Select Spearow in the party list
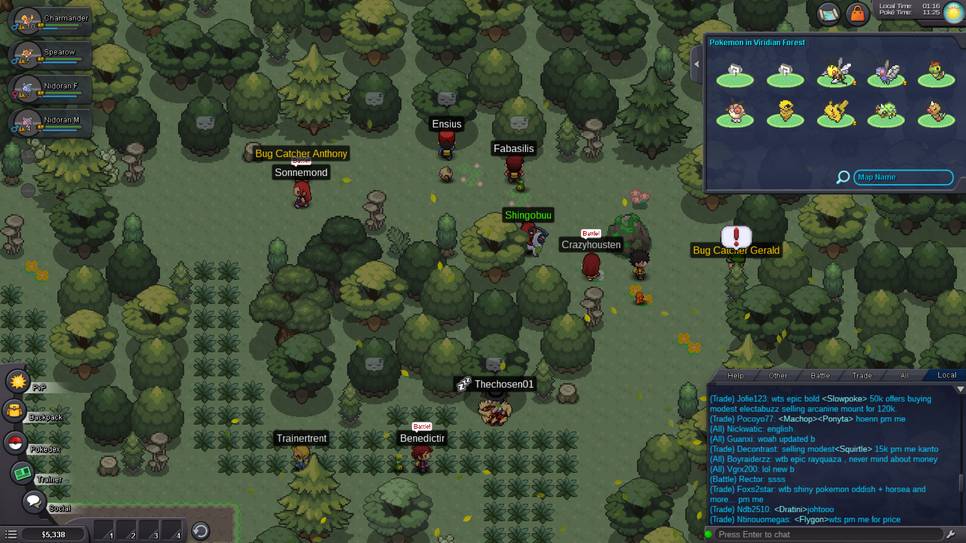 coord(48,54)
